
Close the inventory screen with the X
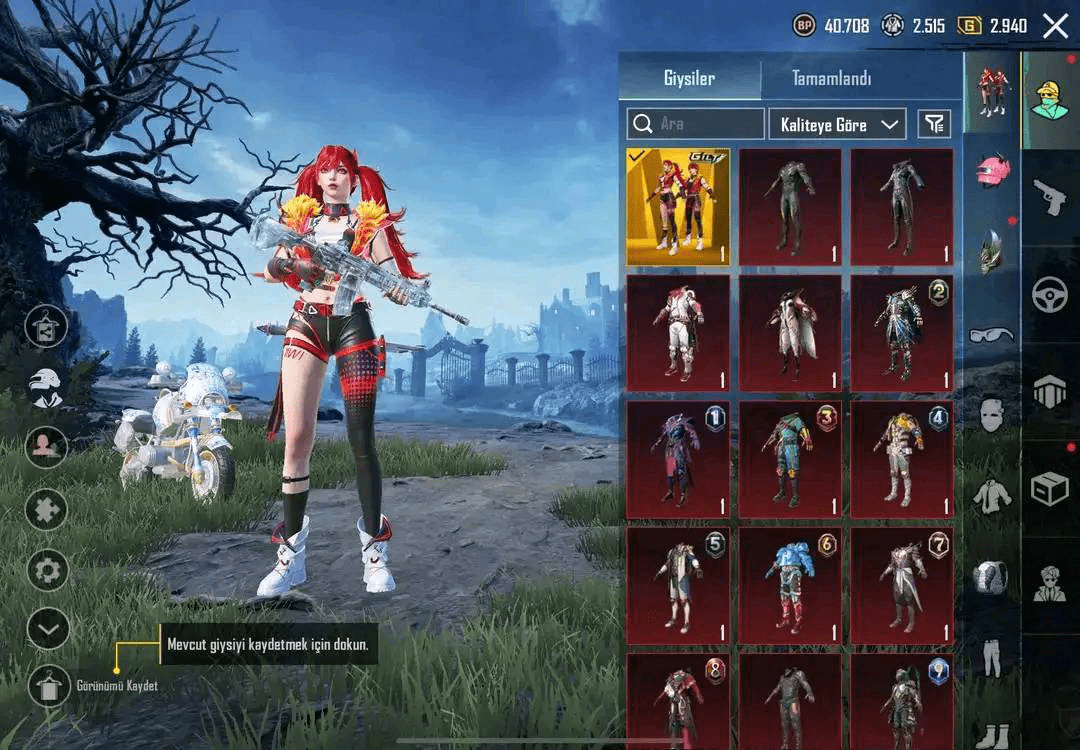coord(1055,26)
